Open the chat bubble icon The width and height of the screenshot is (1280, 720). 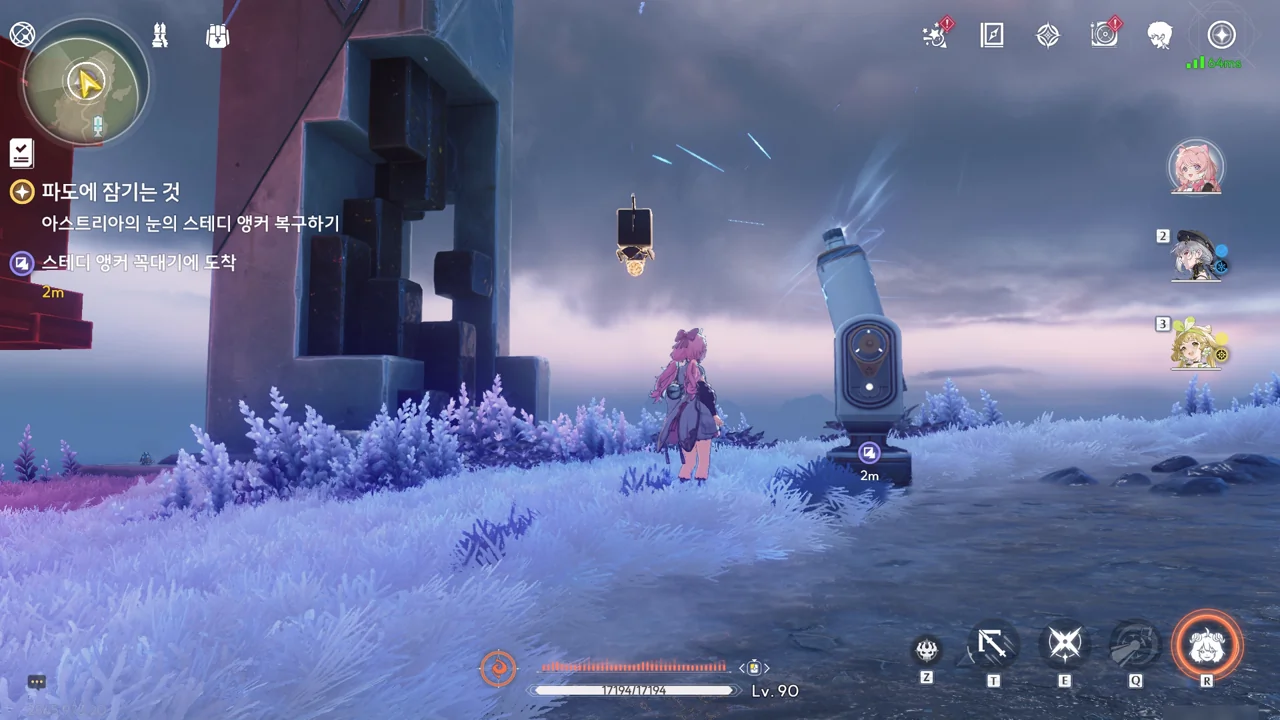point(37,682)
